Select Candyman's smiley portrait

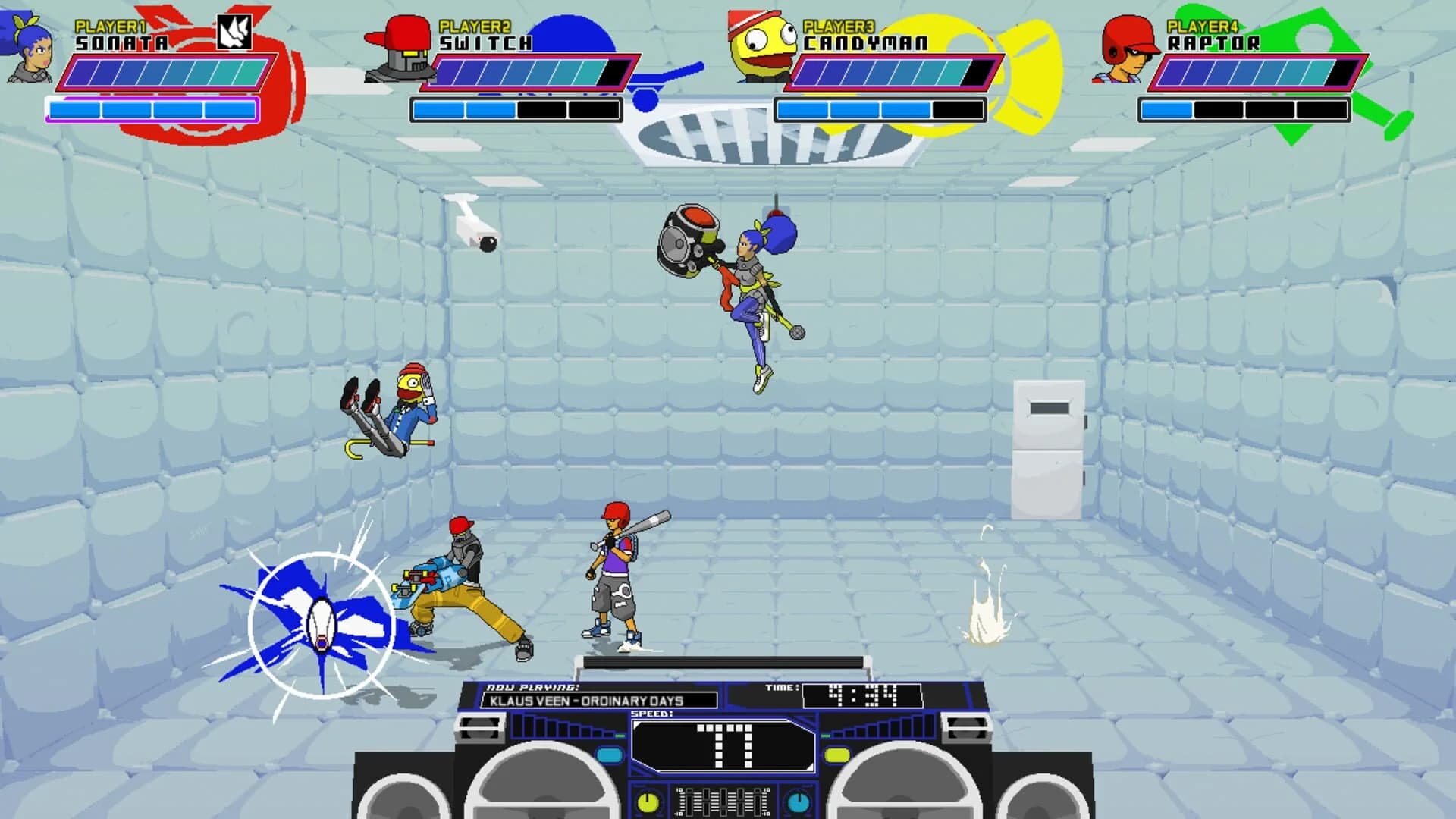pyautogui.click(x=761, y=44)
